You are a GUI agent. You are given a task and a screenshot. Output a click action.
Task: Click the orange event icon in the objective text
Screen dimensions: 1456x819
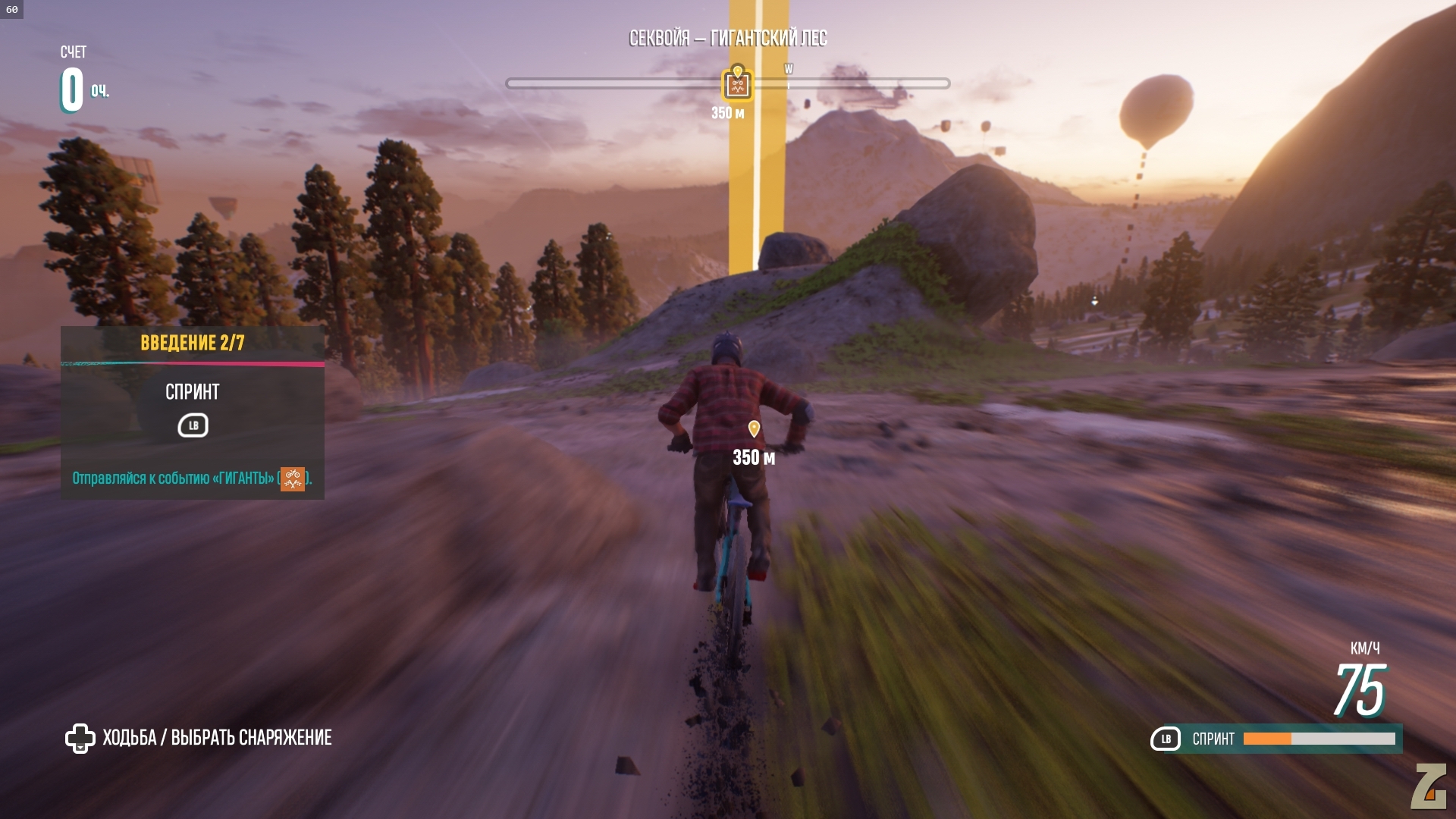pos(293,479)
